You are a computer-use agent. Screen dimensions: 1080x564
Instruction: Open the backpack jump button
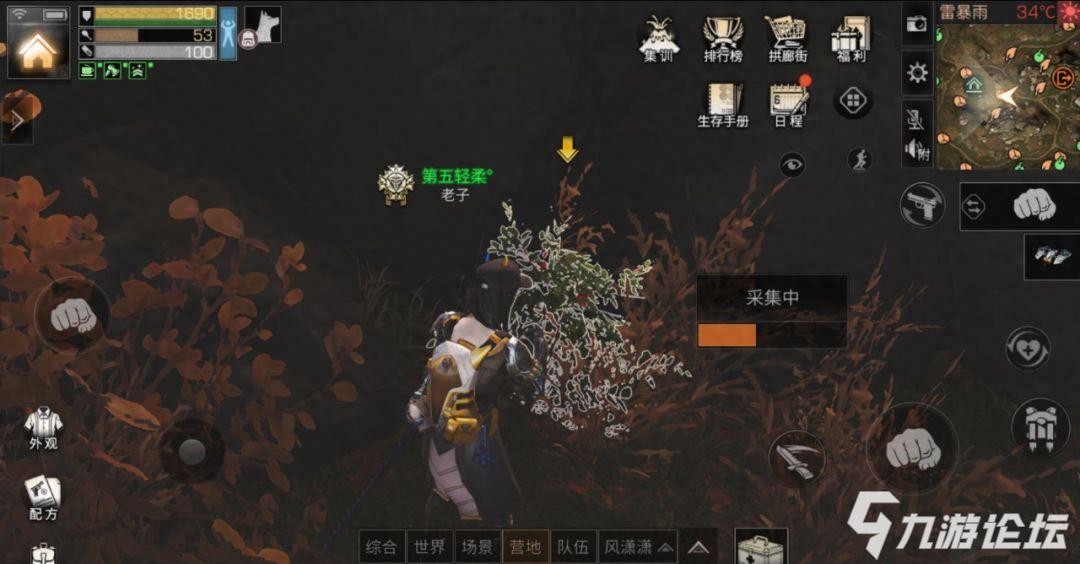(1040, 426)
